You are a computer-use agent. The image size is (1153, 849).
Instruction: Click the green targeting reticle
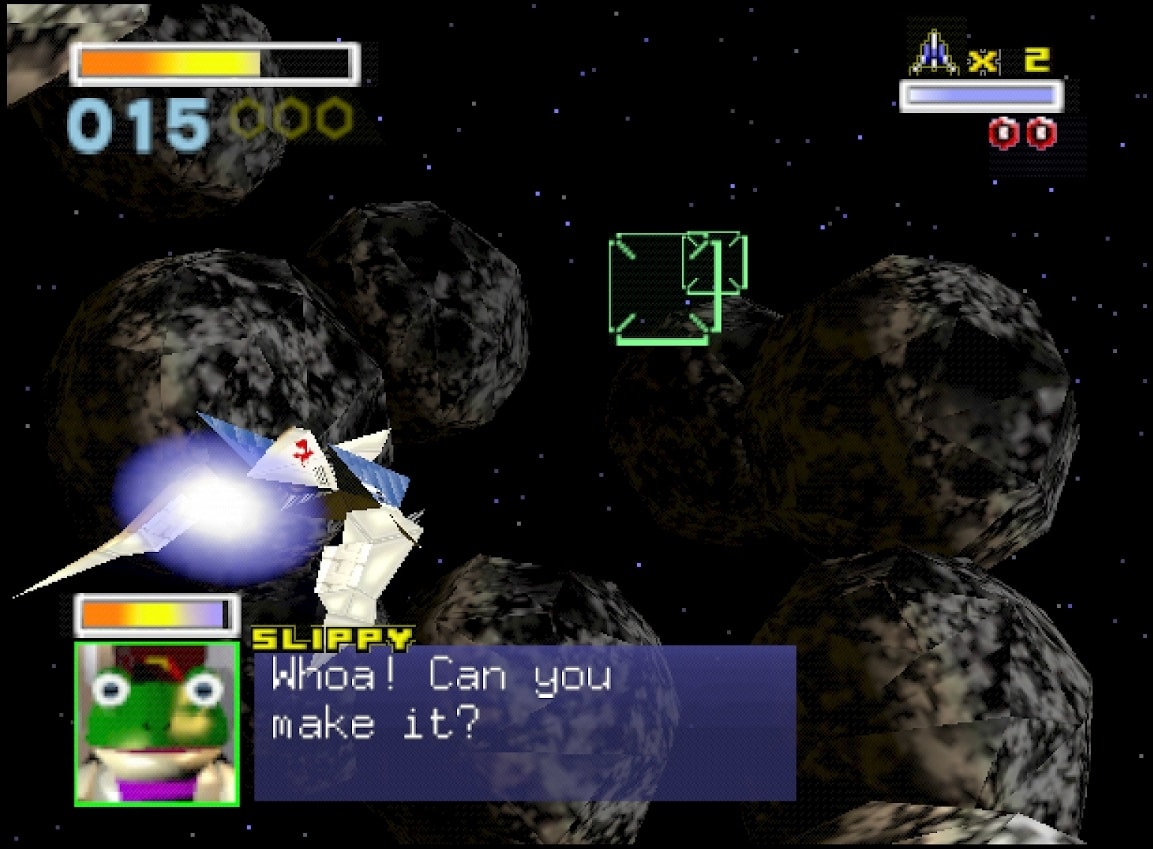(x=665, y=288)
